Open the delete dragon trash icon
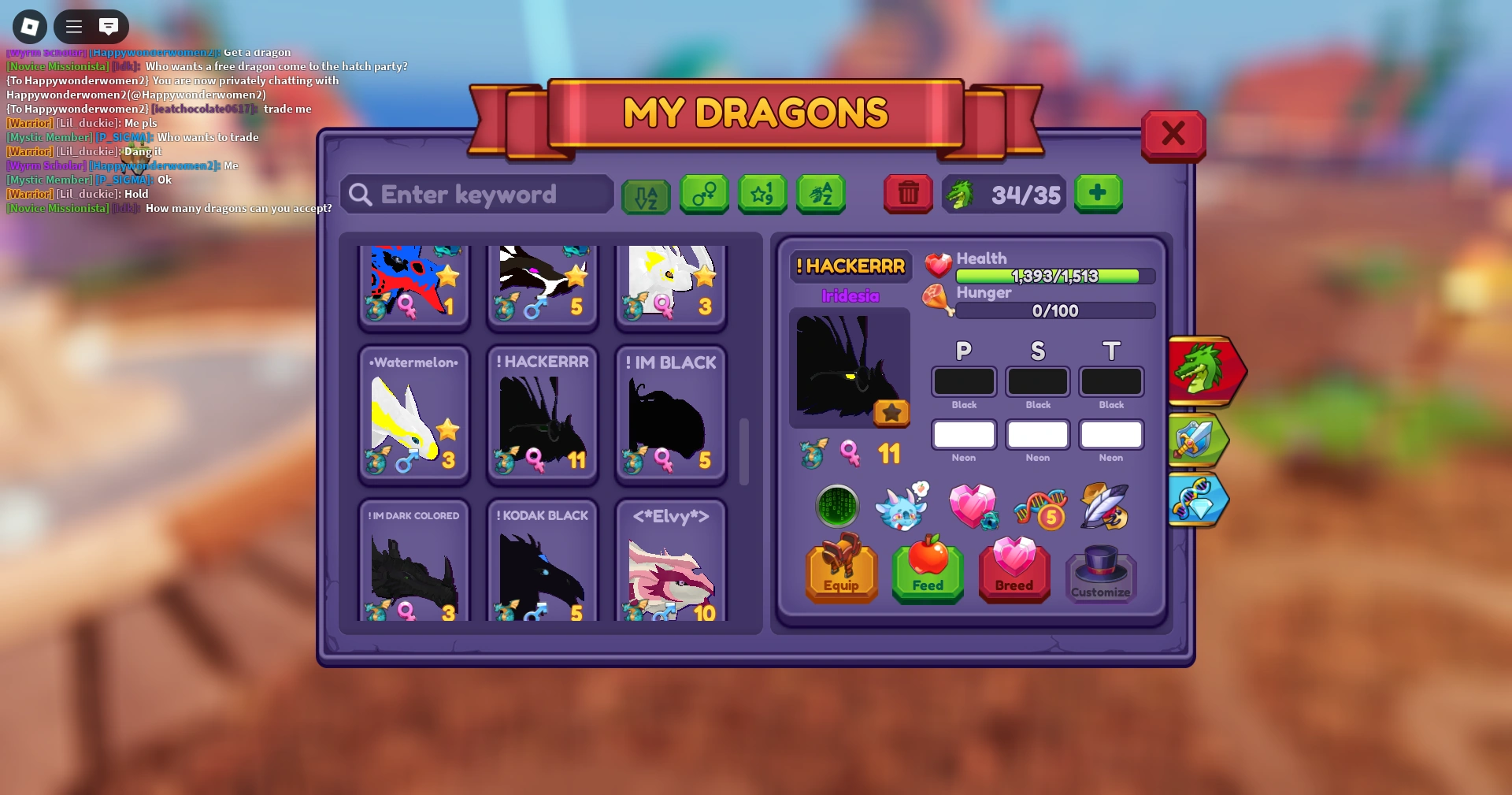This screenshot has height=795, width=1512. tap(908, 195)
